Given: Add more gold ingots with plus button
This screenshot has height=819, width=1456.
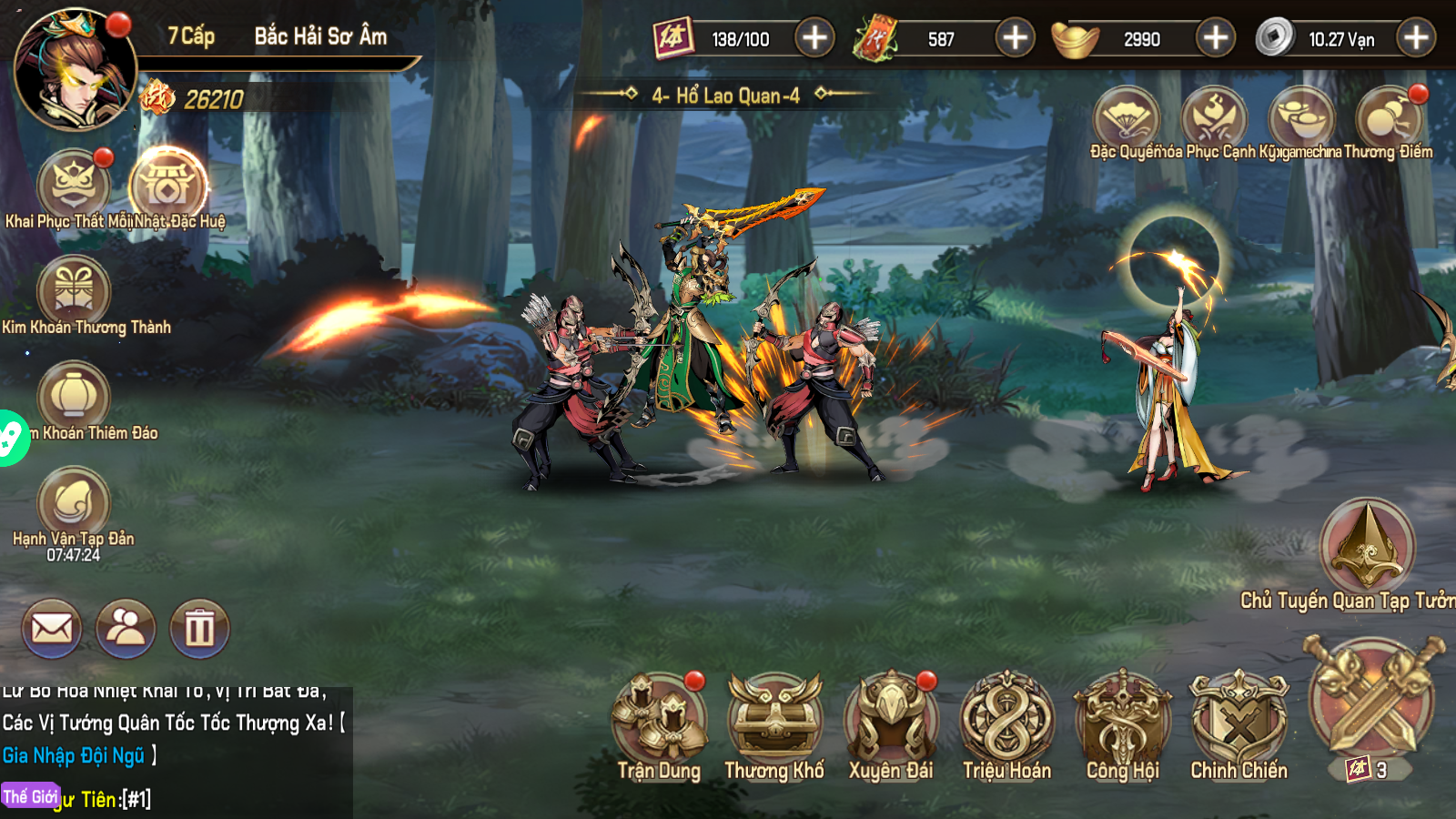Looking at the screenshot, I should (x=1216, y=38).
